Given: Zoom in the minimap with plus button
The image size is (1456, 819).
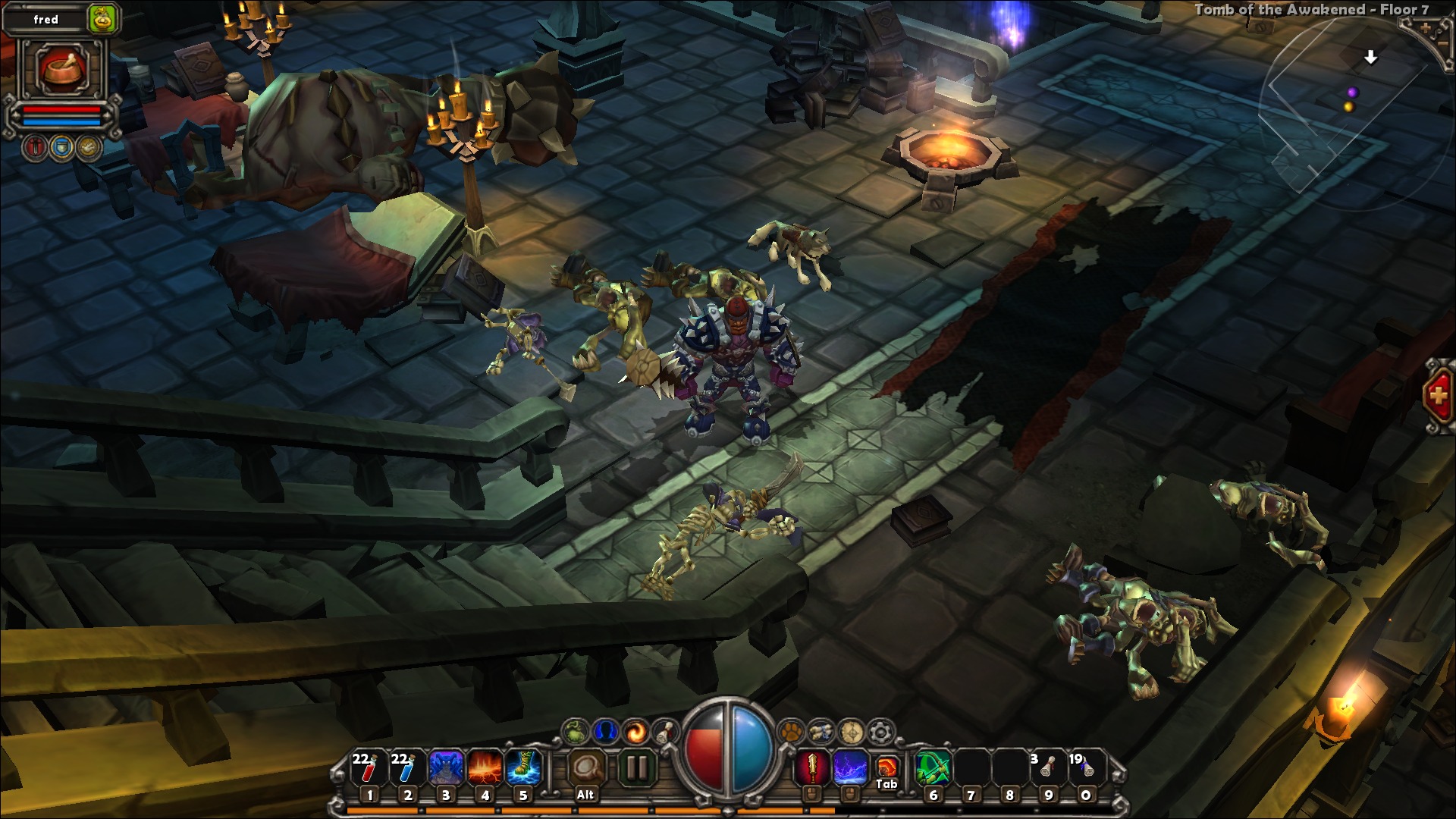Looking at the screenshot, I should coord(1426,28).
